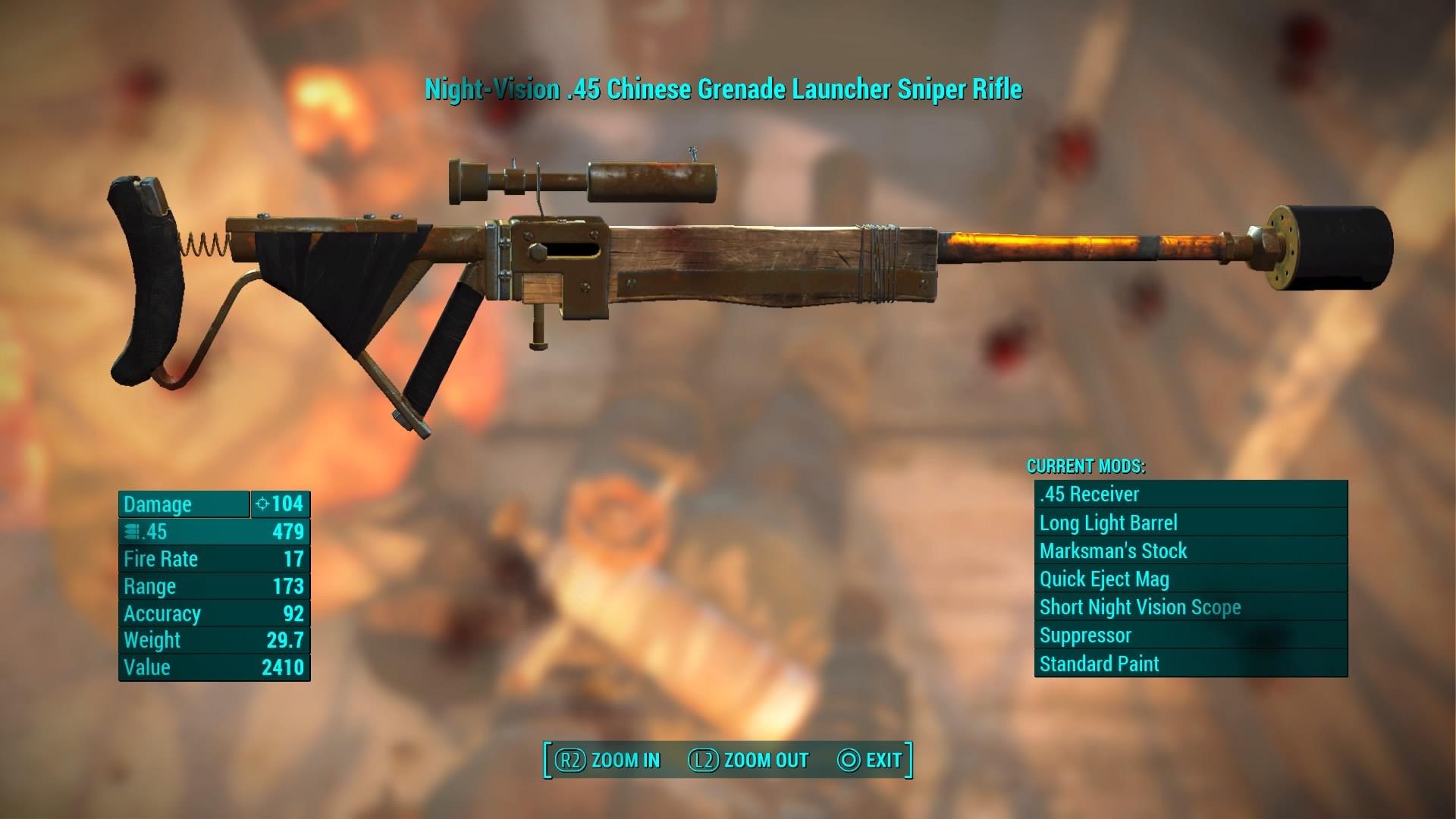Choose the Suppressor mod row

[x=1191, y=635]
